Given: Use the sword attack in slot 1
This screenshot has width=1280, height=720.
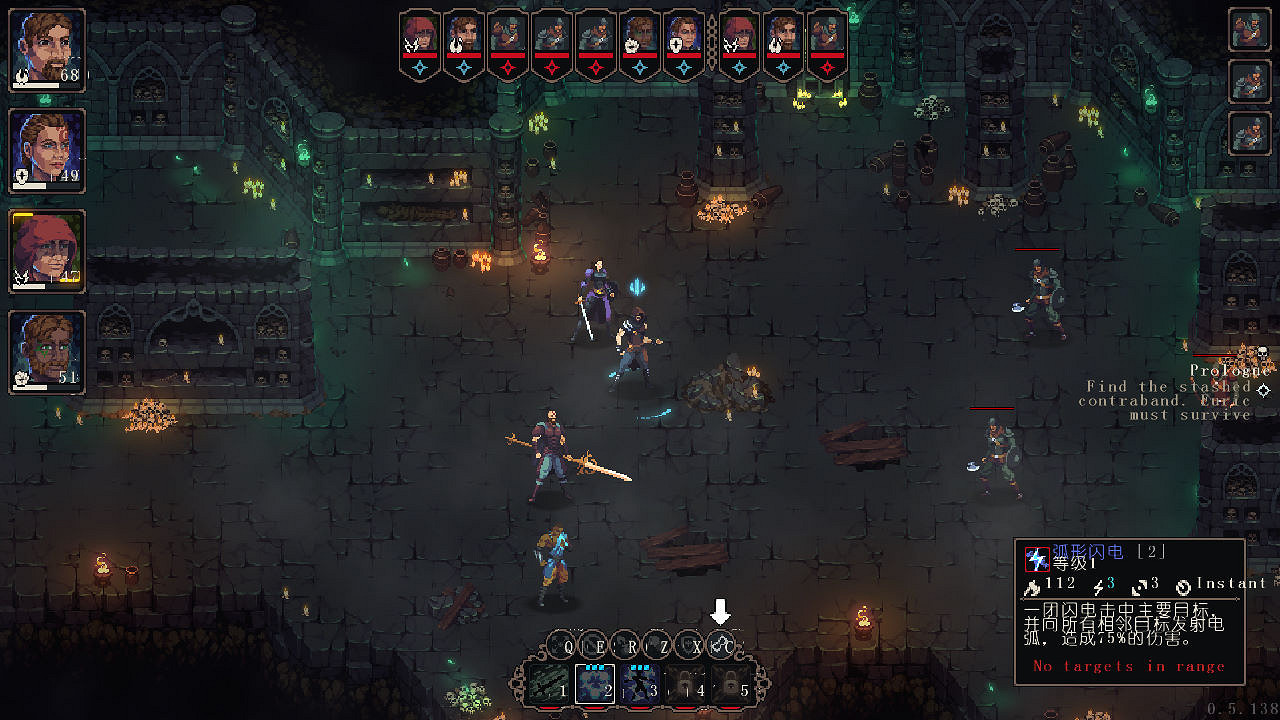Looking at the screenshot, I should tap(547, 686).
